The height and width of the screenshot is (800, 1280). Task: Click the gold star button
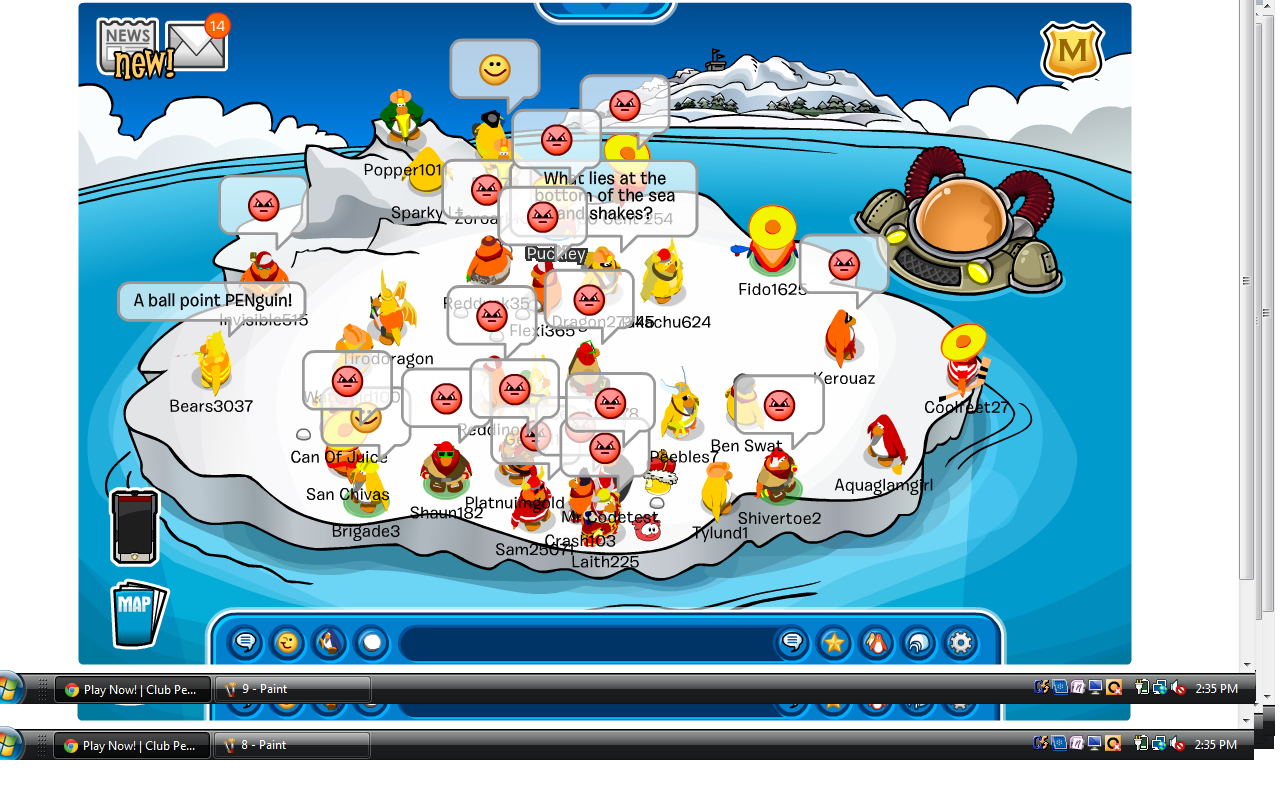[x=834, y=642]
